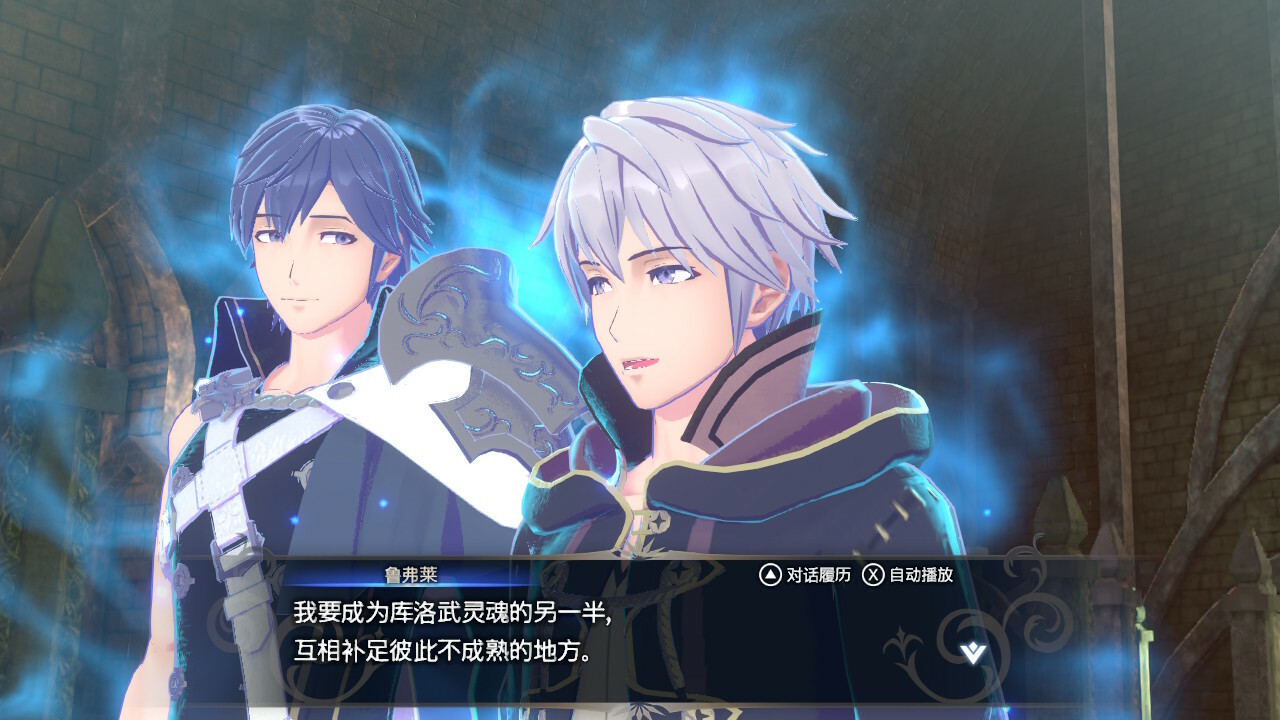Open the 对话履历 dialogue history log
This screenshot has width=1280, height=720.
(805, 575)
